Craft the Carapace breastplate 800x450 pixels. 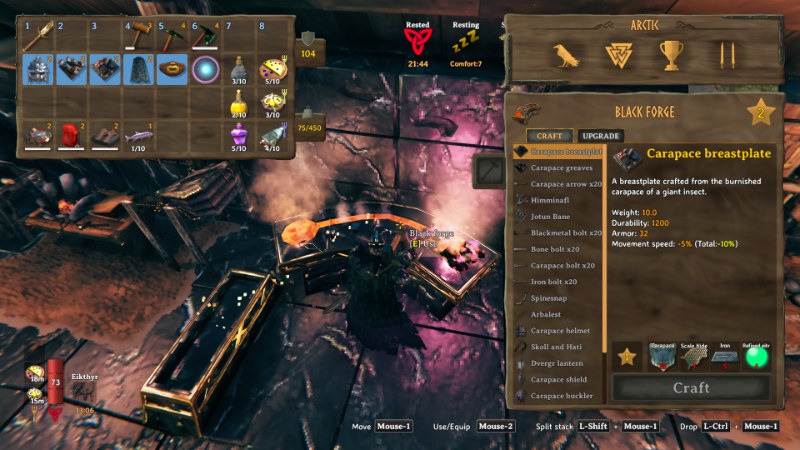(691, 387)
